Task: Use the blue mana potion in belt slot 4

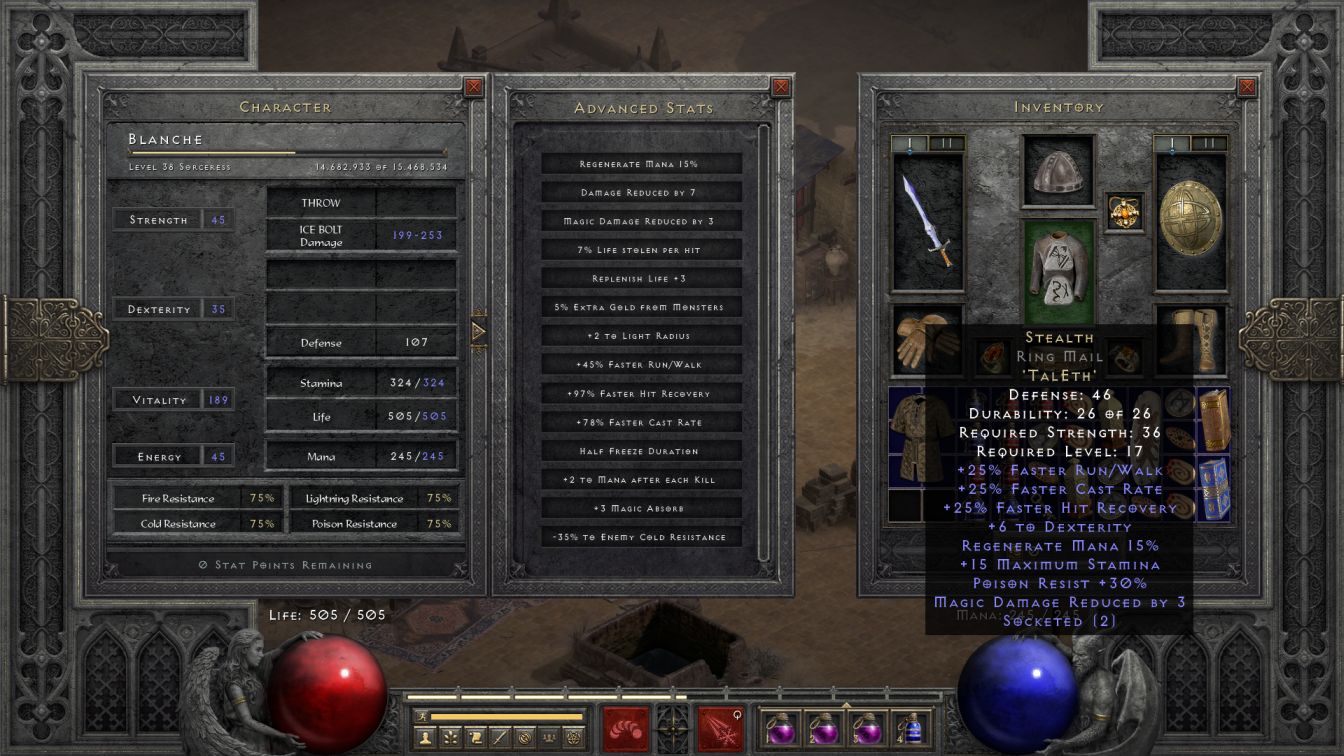Action: 913,727
